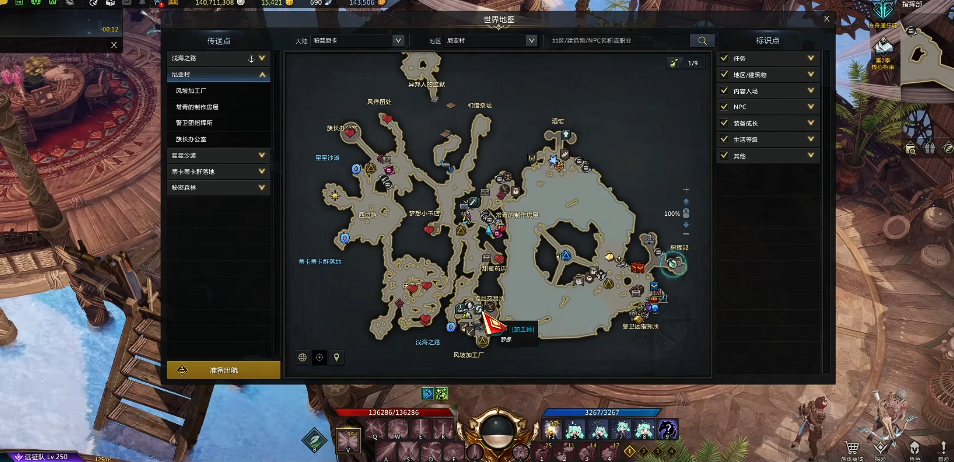954x462 pixels.
Task: Click the globe world-view icon under map
Action: [302, 357]
